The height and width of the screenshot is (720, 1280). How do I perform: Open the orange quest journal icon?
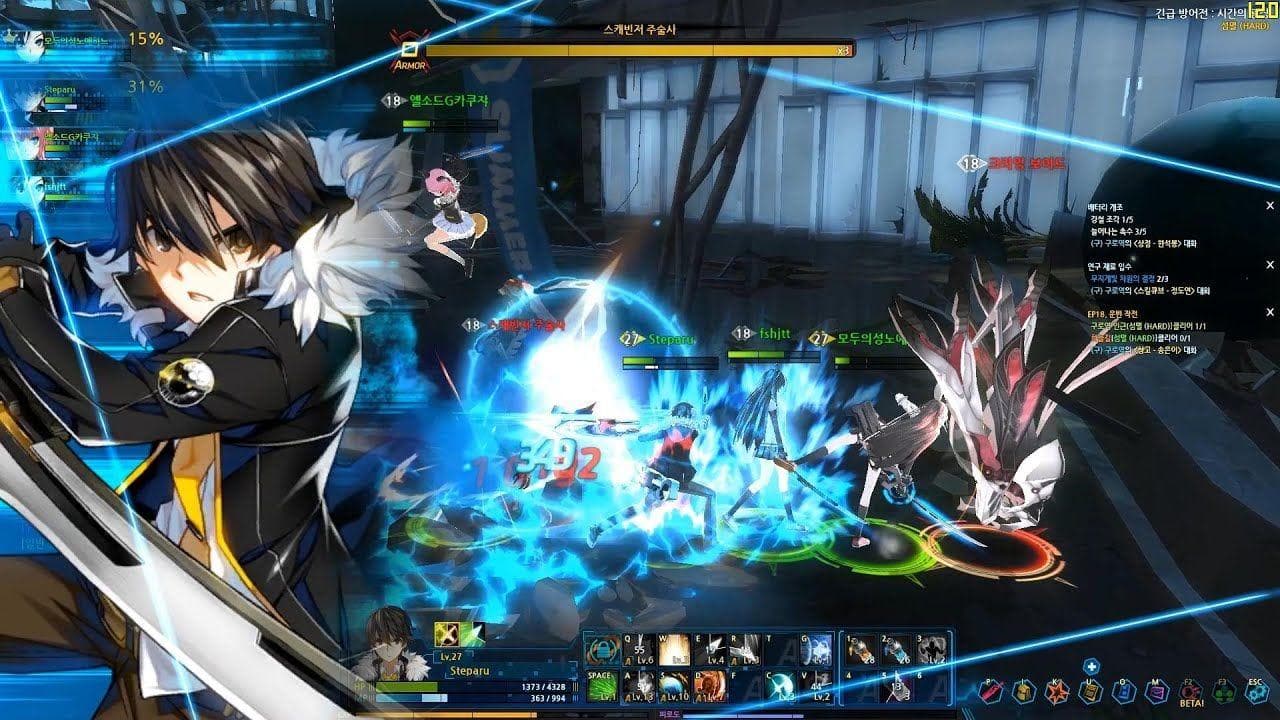[1090, 691]
